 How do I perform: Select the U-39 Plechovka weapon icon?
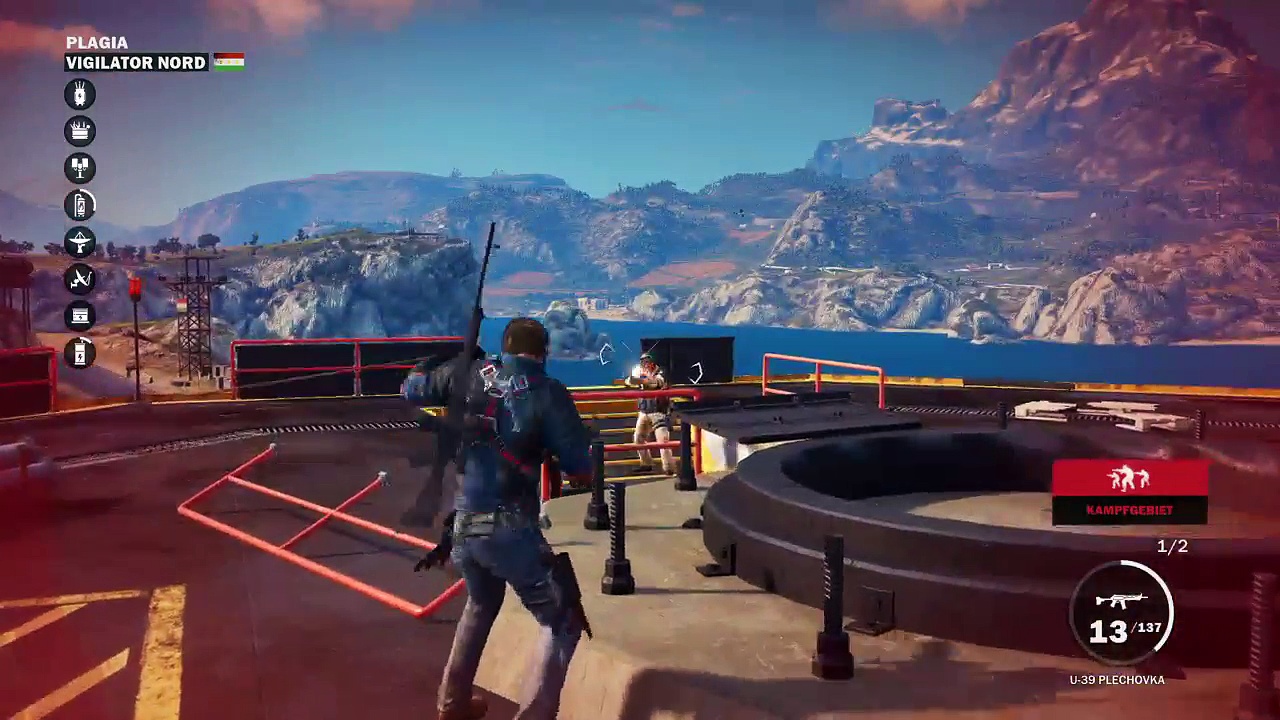(x=1120, y=601)
